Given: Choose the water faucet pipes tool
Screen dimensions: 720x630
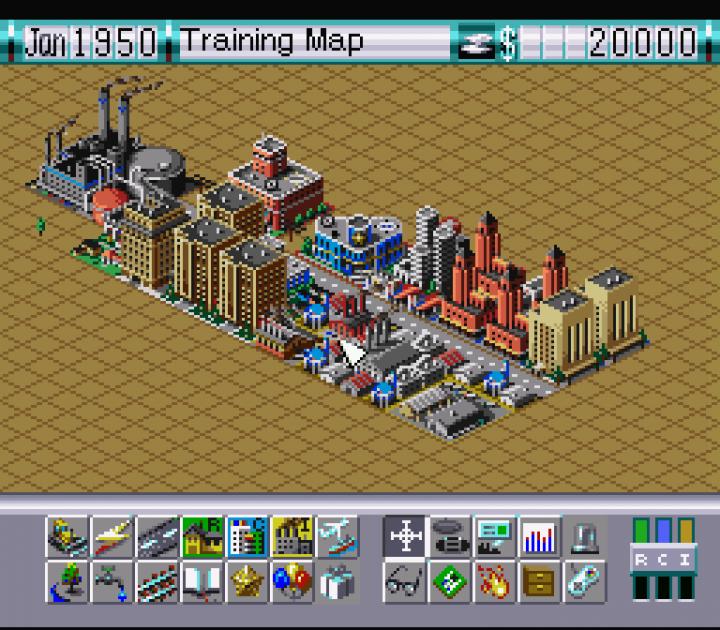Looking at the screenshot, I should (112, 581).
